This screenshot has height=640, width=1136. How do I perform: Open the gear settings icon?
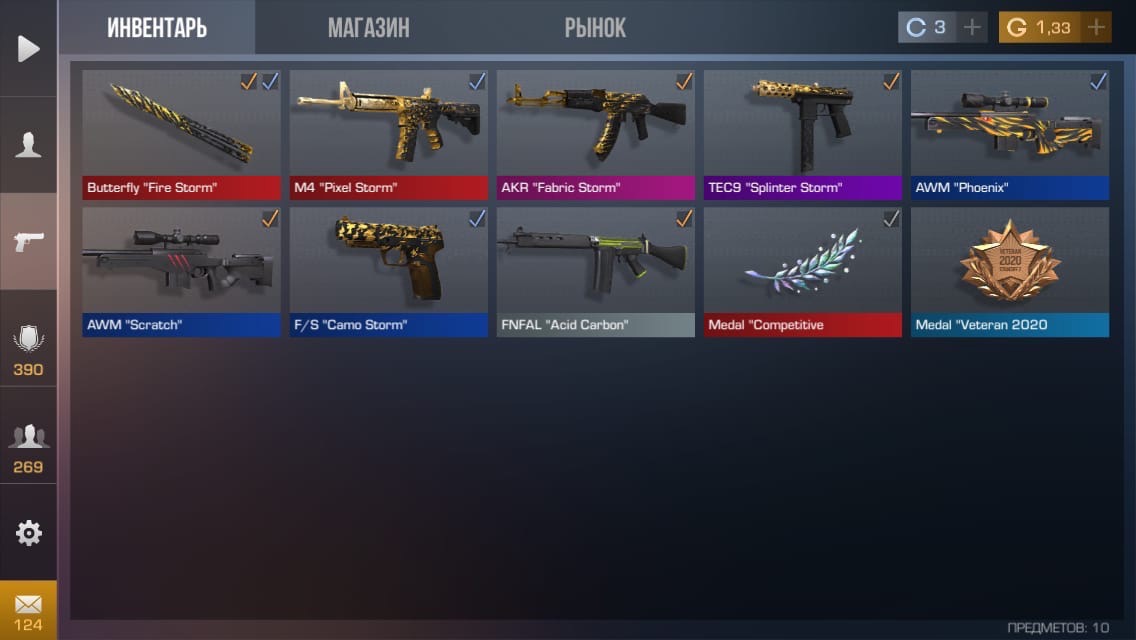[28, 533]
